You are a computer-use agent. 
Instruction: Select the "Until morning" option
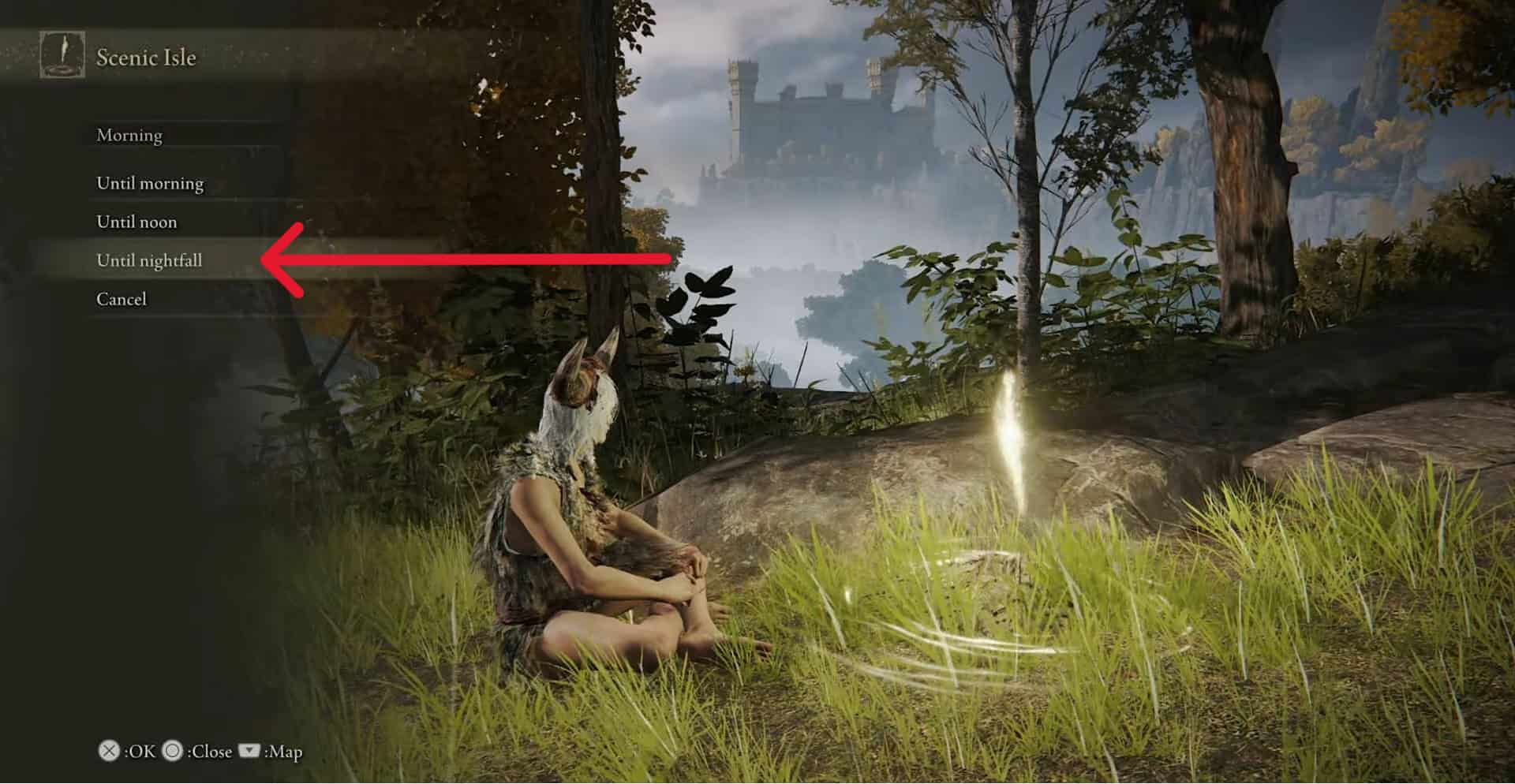tap(150, 183)
